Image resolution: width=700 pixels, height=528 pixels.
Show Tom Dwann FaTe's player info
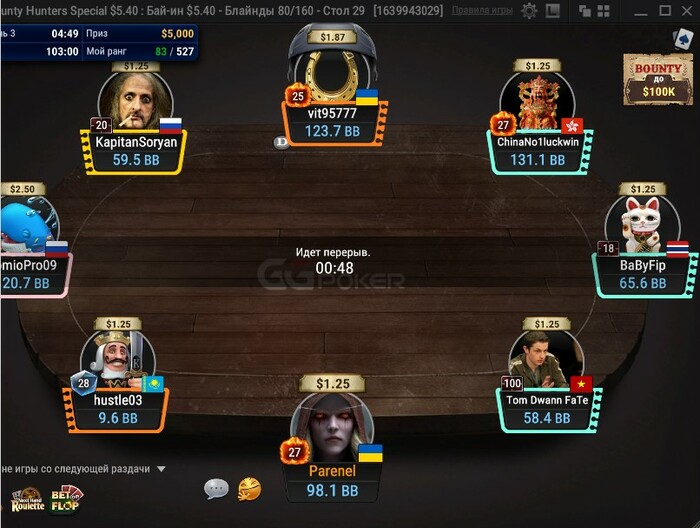[545, 357]
